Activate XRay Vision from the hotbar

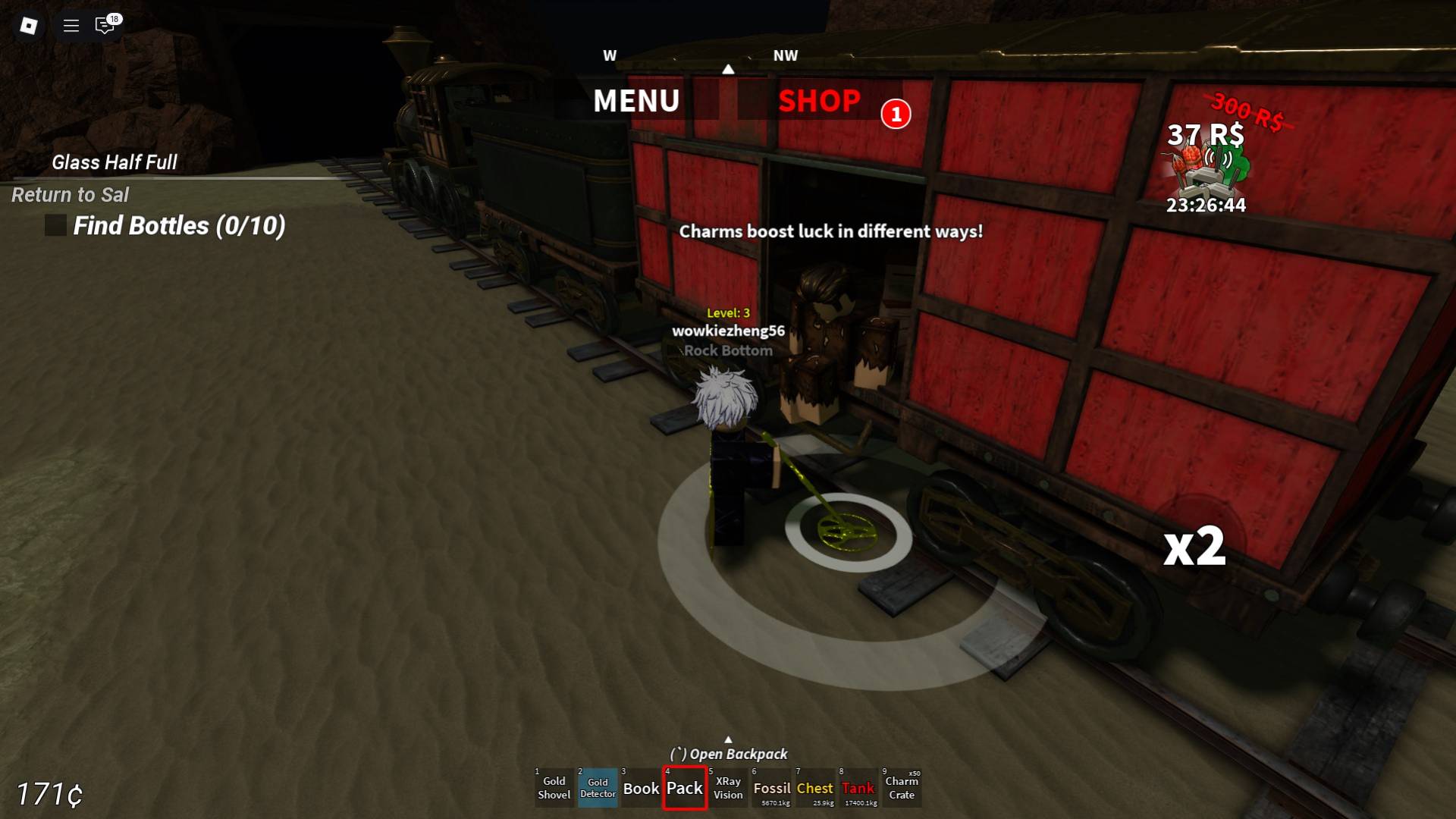point(727,789)
